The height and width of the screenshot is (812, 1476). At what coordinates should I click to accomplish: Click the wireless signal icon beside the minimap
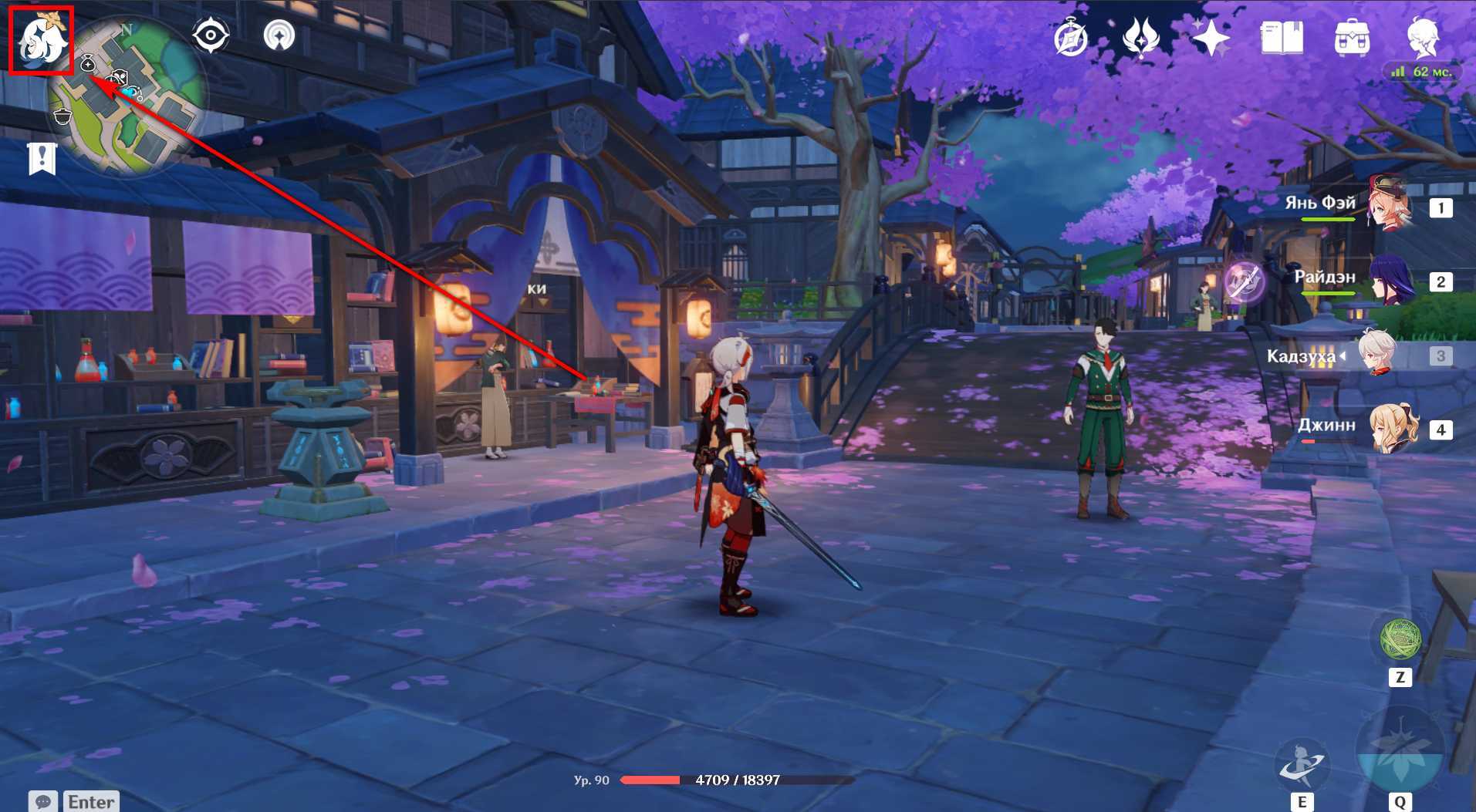pos(279,35)
